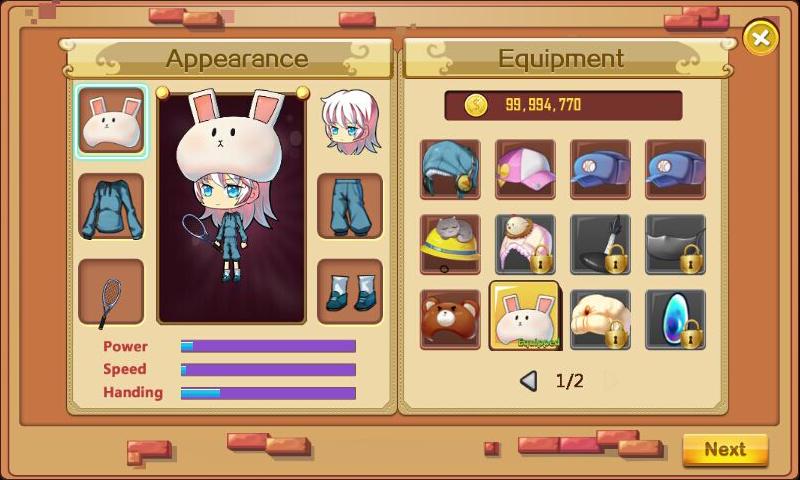Choose the locked fist item
Viewport: 800px width, 480px height.
click(x=600, y=320)
